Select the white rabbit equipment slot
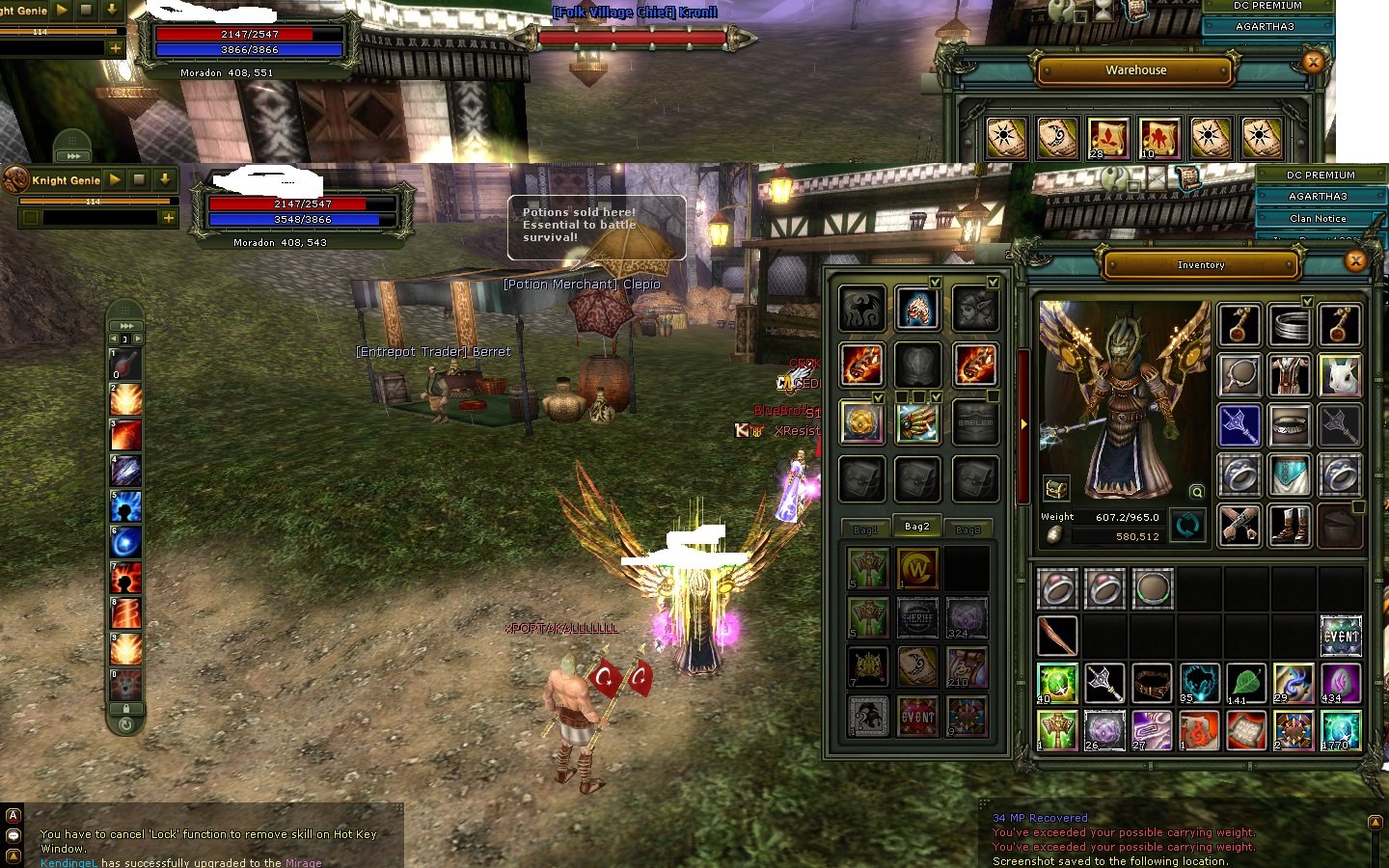The image size is (1389, 868). click(x=1340, y=375)
